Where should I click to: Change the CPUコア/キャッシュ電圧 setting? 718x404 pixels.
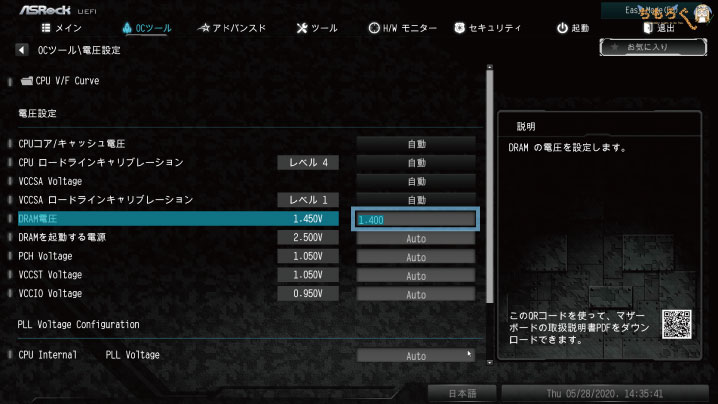(416, 144)
